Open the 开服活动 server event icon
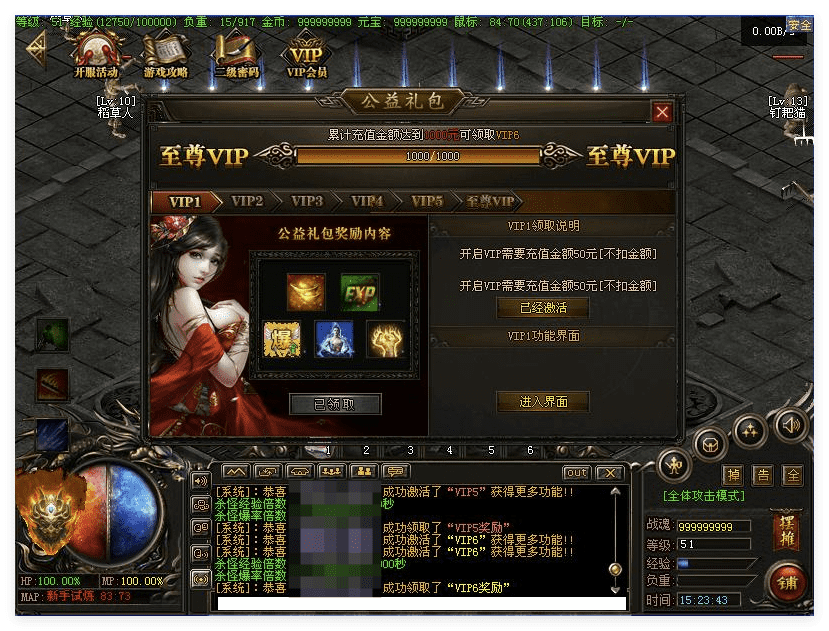 tap(96, 54)
